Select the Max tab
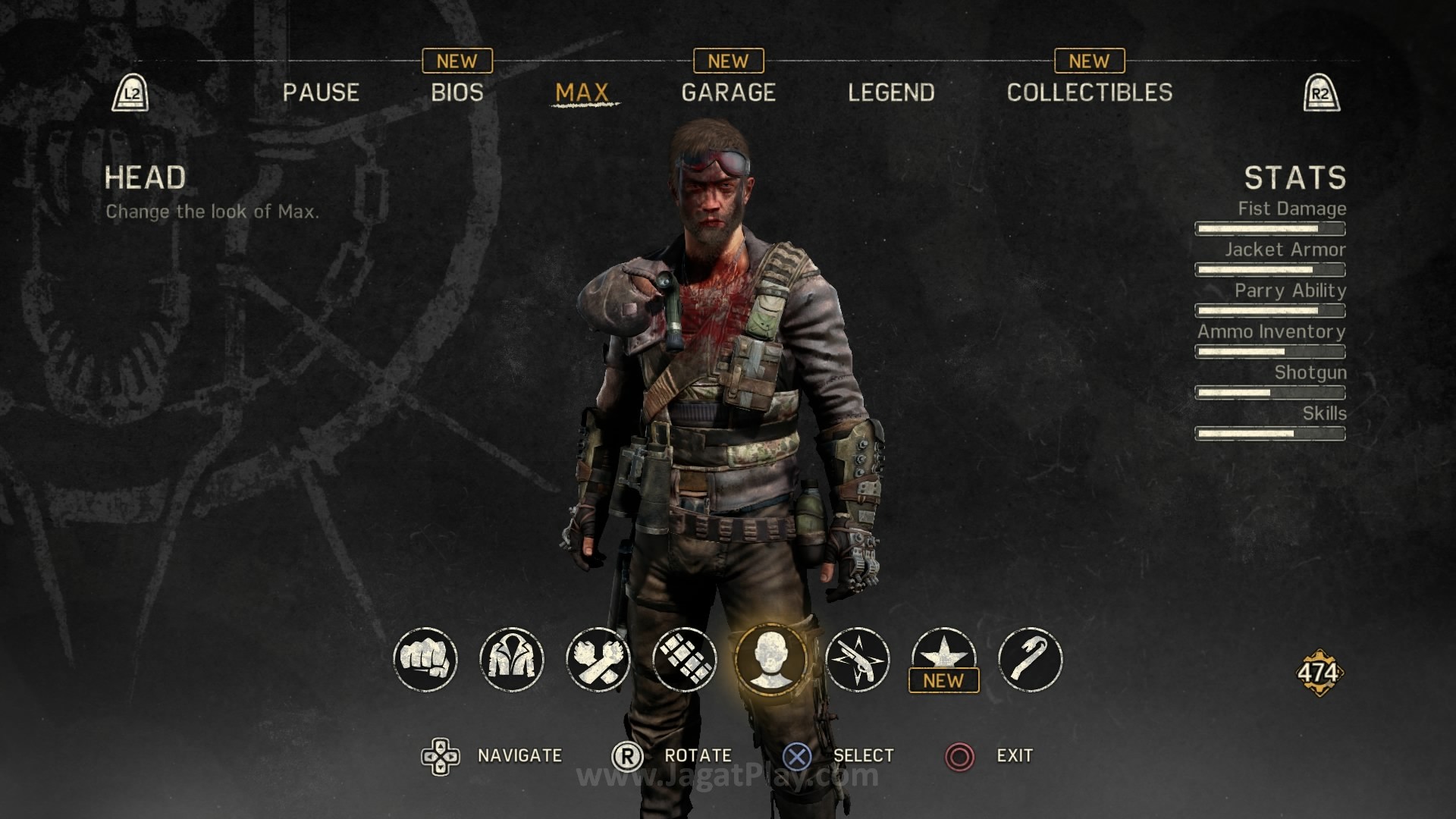This screenshot has height=819, width=1456. coord(582,93)
